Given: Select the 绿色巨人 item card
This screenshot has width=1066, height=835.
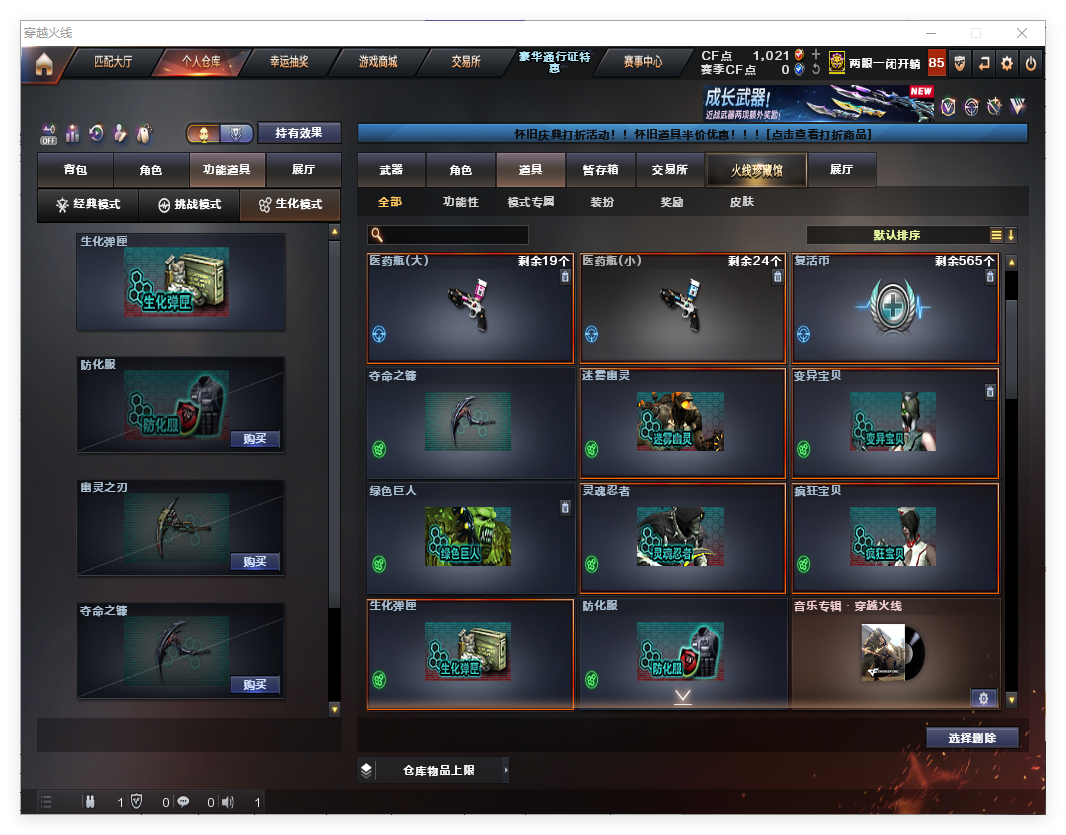Looking at the screenshot, I should [470, 538].
